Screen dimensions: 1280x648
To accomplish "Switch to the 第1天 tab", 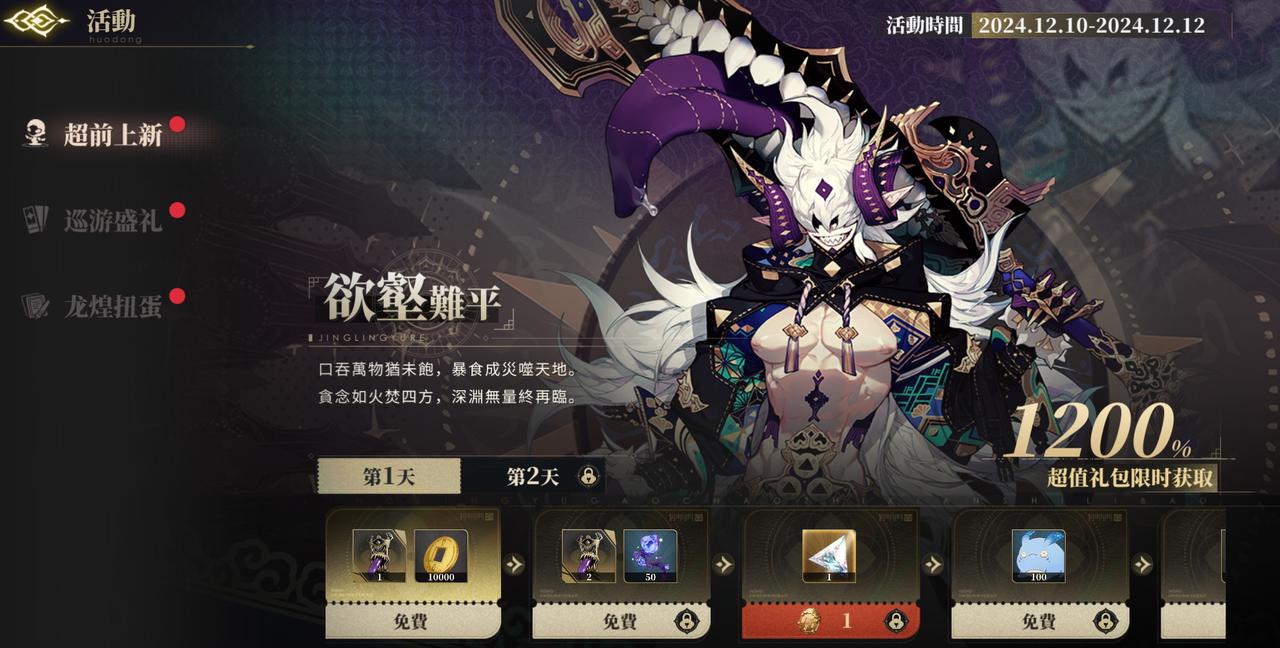I will (389, 476).
